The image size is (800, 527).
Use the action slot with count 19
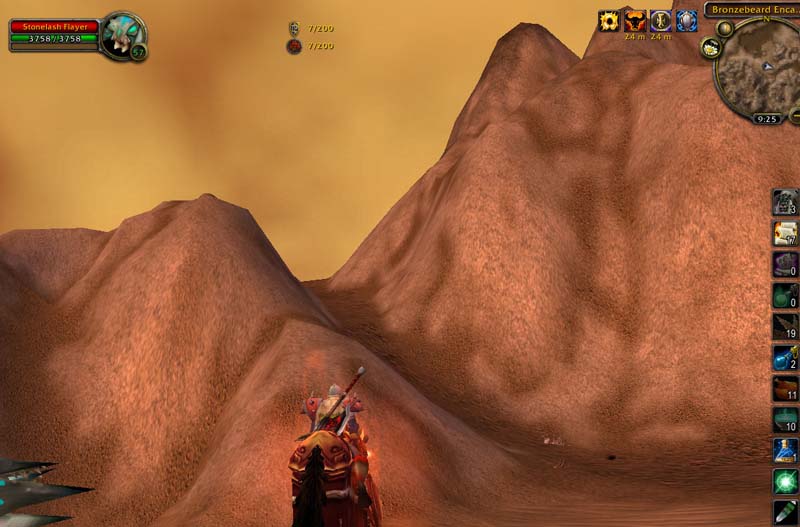click(x=785, y=326)
